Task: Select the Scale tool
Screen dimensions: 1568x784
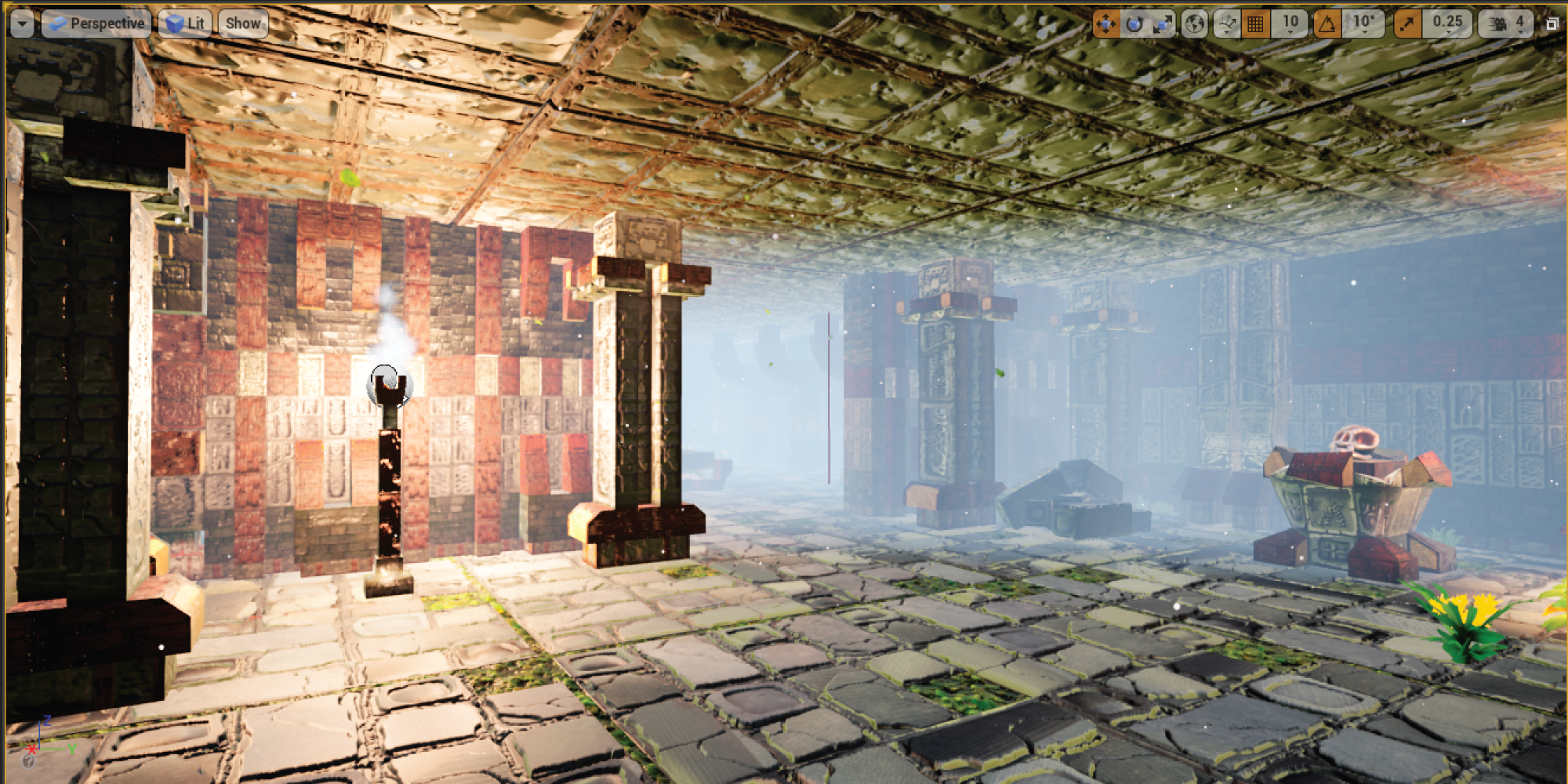Action: point(1161,23)
